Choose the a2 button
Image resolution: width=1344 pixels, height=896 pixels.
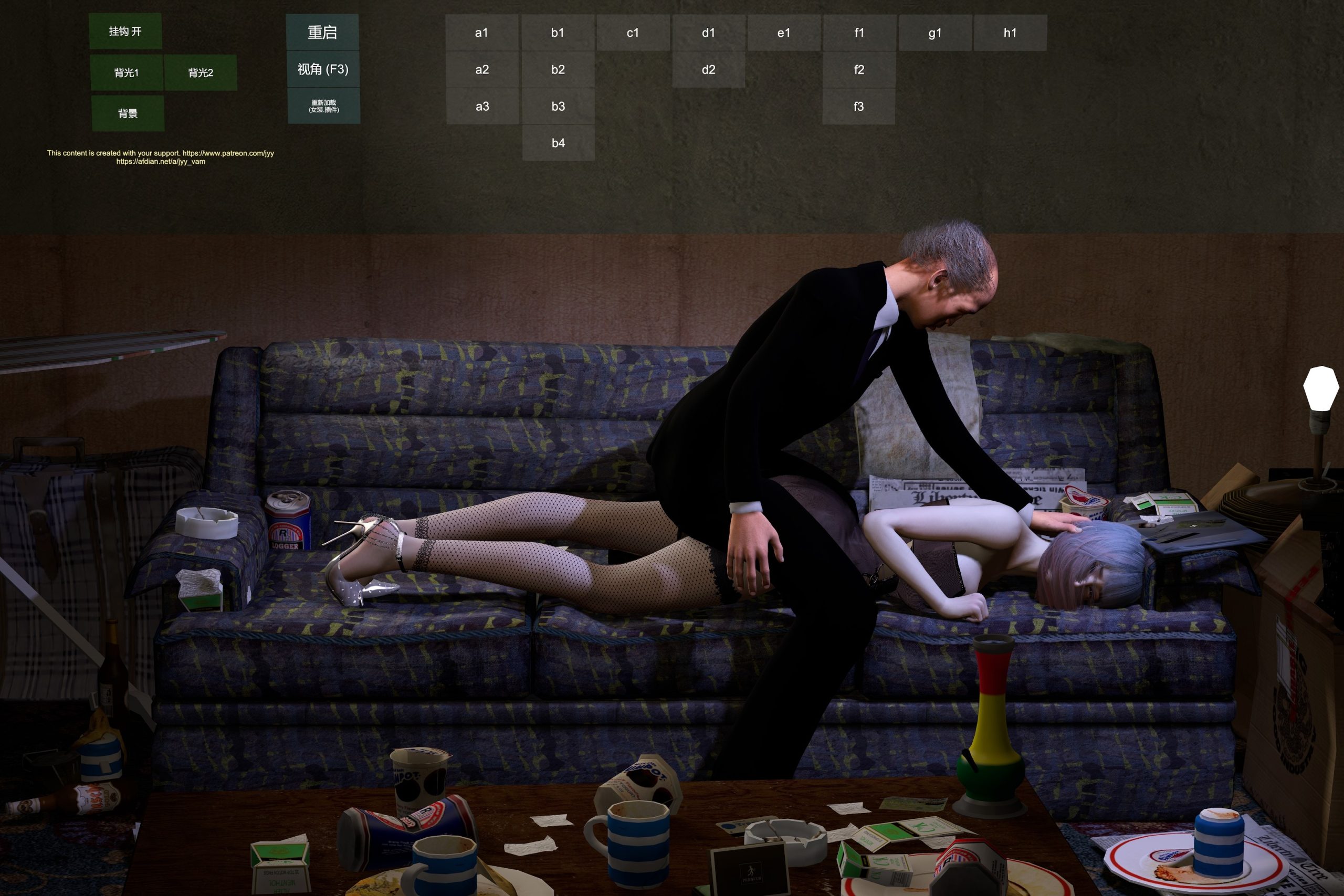click(482, 70)
